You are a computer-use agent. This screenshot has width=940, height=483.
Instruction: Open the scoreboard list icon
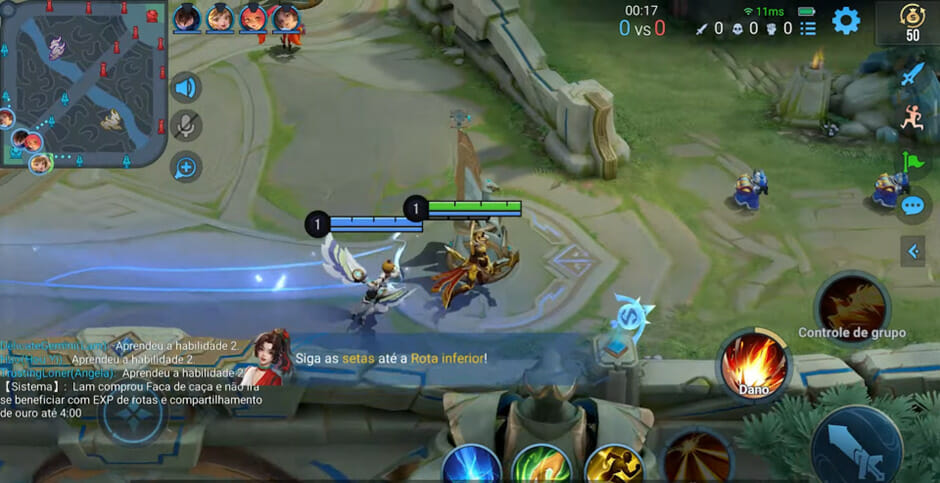point(808,28)
